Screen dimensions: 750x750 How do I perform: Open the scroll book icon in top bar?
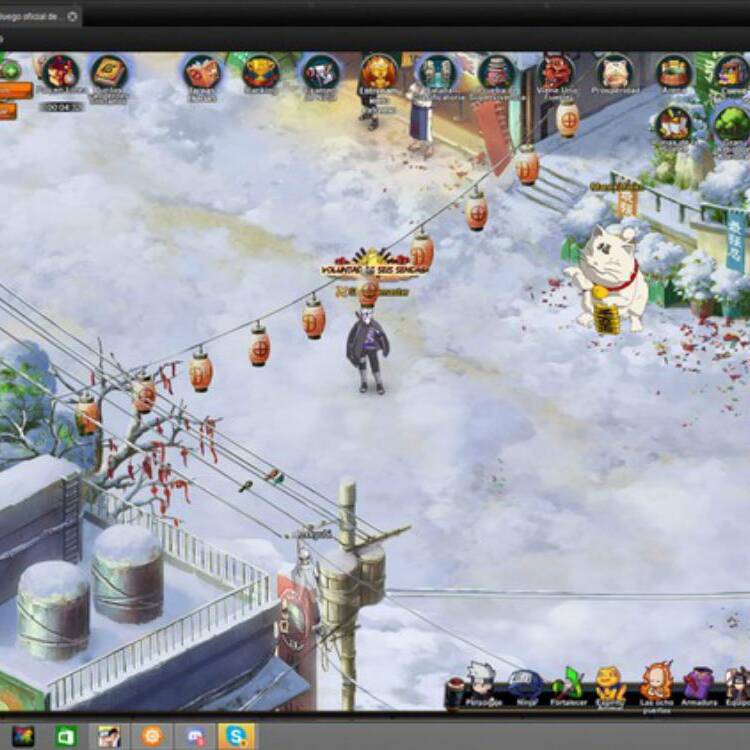click(x=108, y=72)
